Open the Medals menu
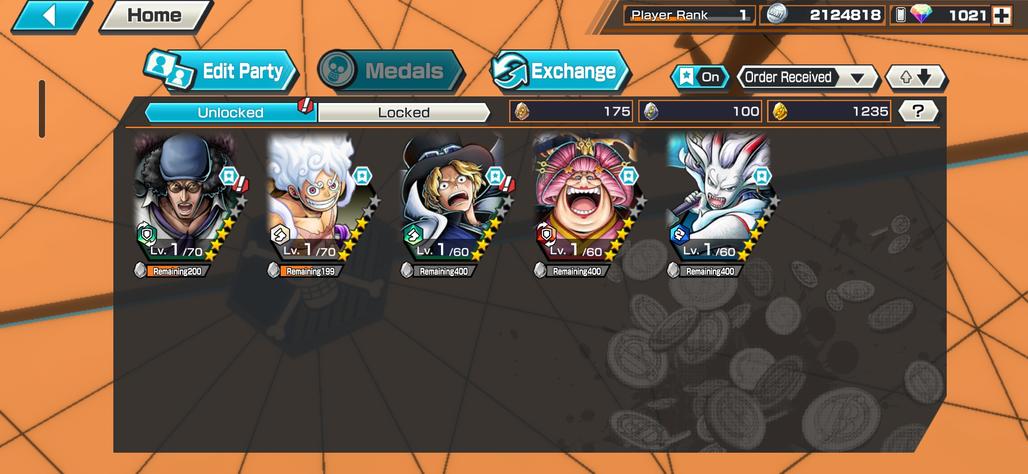This screenshot has height=474, width=1028. coord(390,71)
